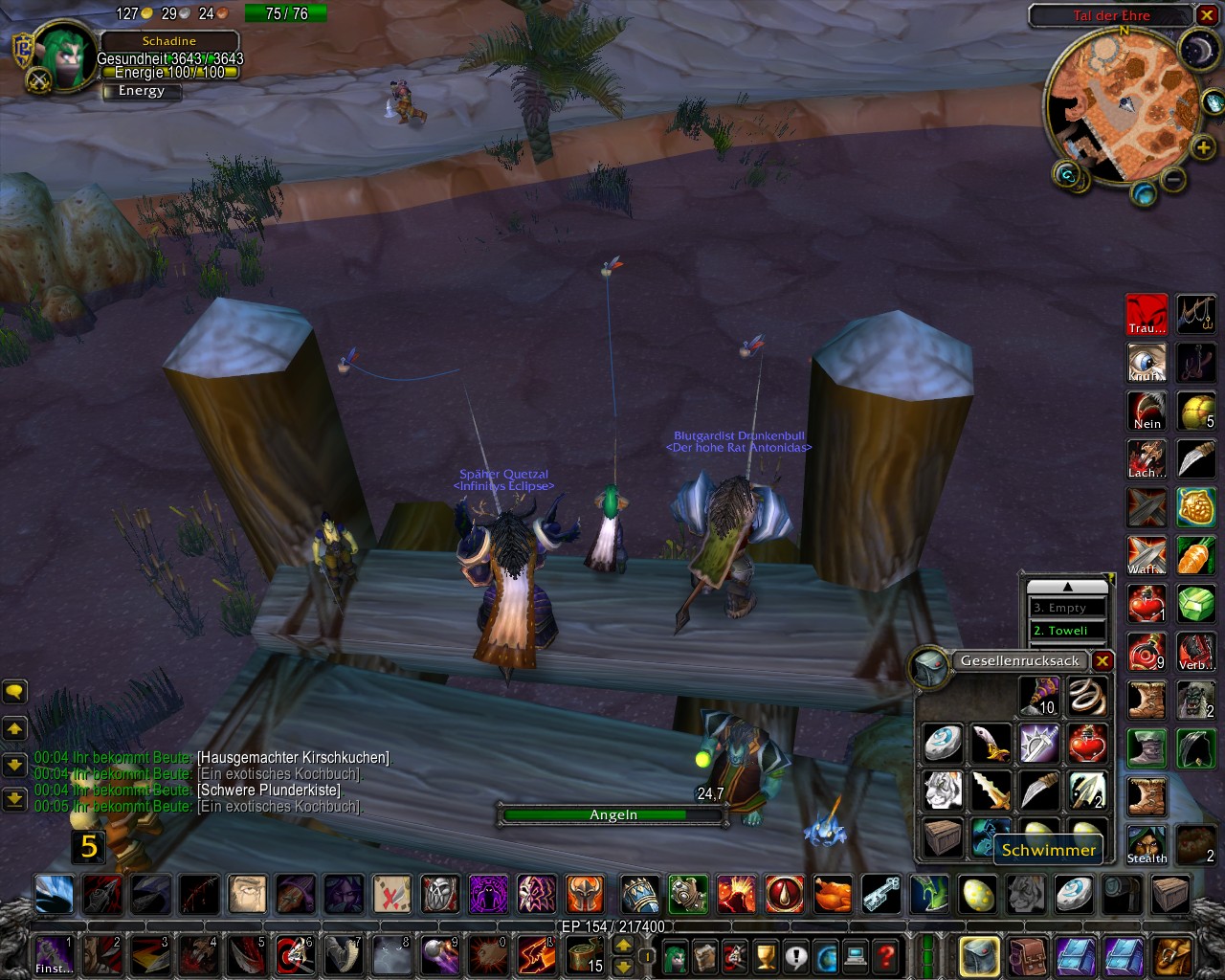Open the brown satchel bag beside the backpack
Image resolution: width=1225 pixels, height=980 pixels.
coord(1027,954)
